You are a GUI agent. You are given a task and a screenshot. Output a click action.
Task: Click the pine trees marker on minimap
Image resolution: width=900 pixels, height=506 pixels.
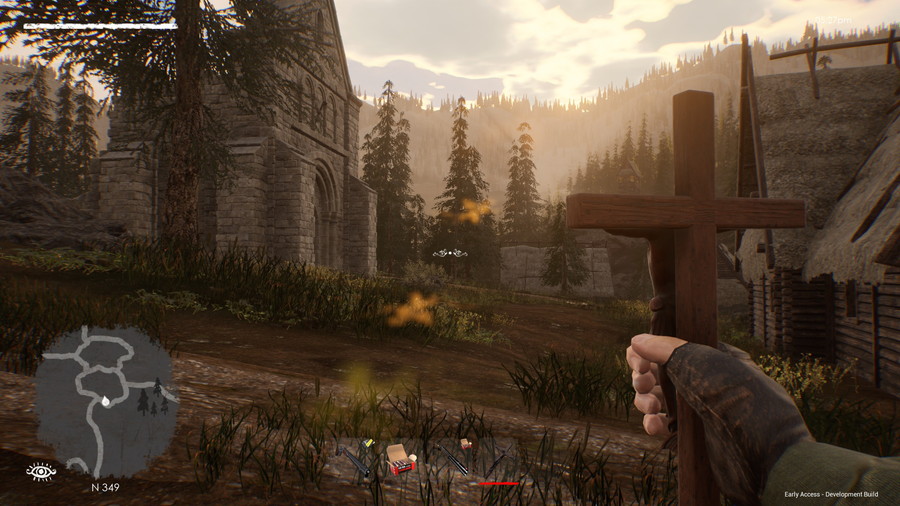(150, 397)
